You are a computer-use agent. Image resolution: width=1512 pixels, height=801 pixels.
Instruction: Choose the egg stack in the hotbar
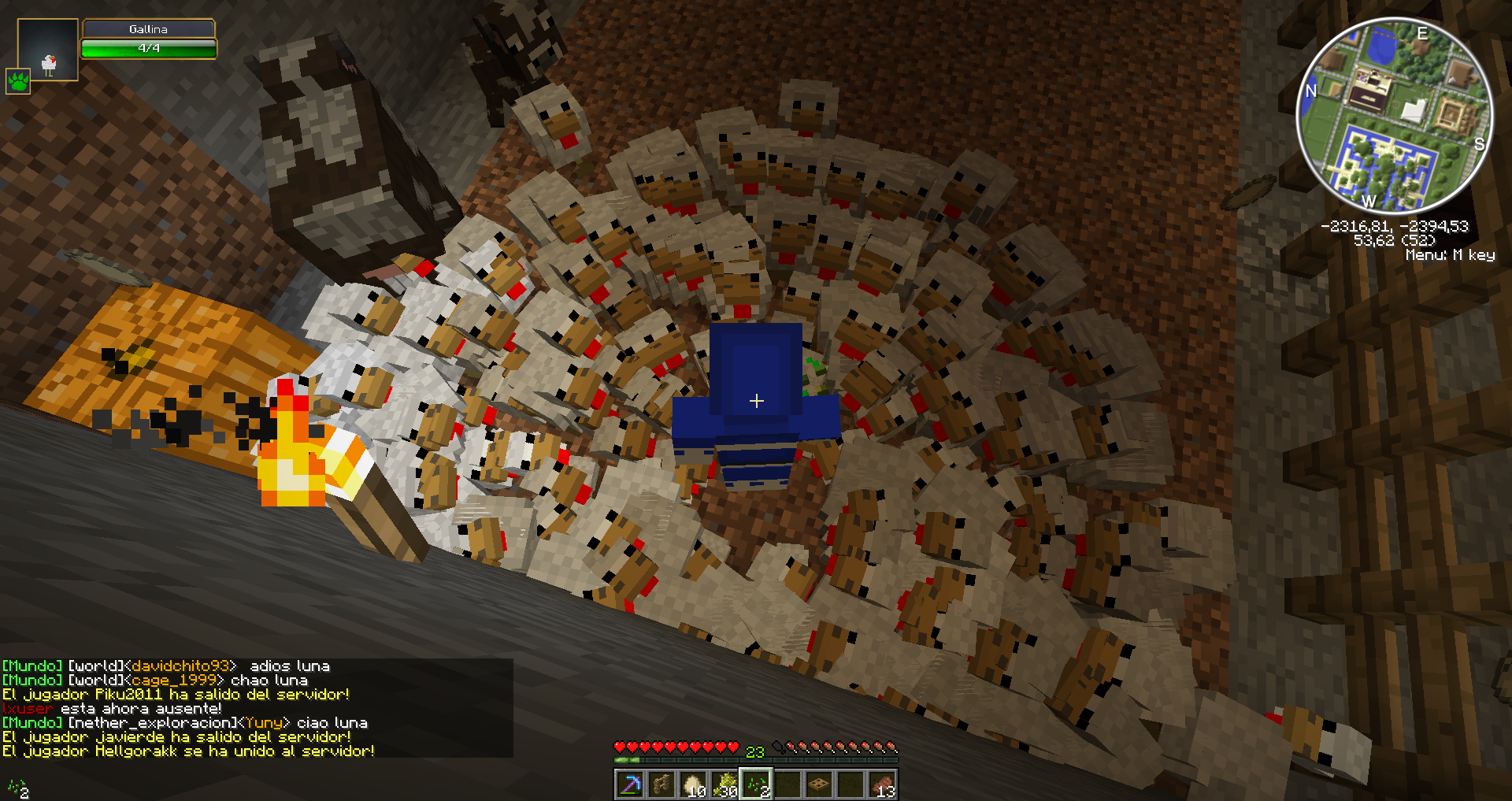point(693,784)
